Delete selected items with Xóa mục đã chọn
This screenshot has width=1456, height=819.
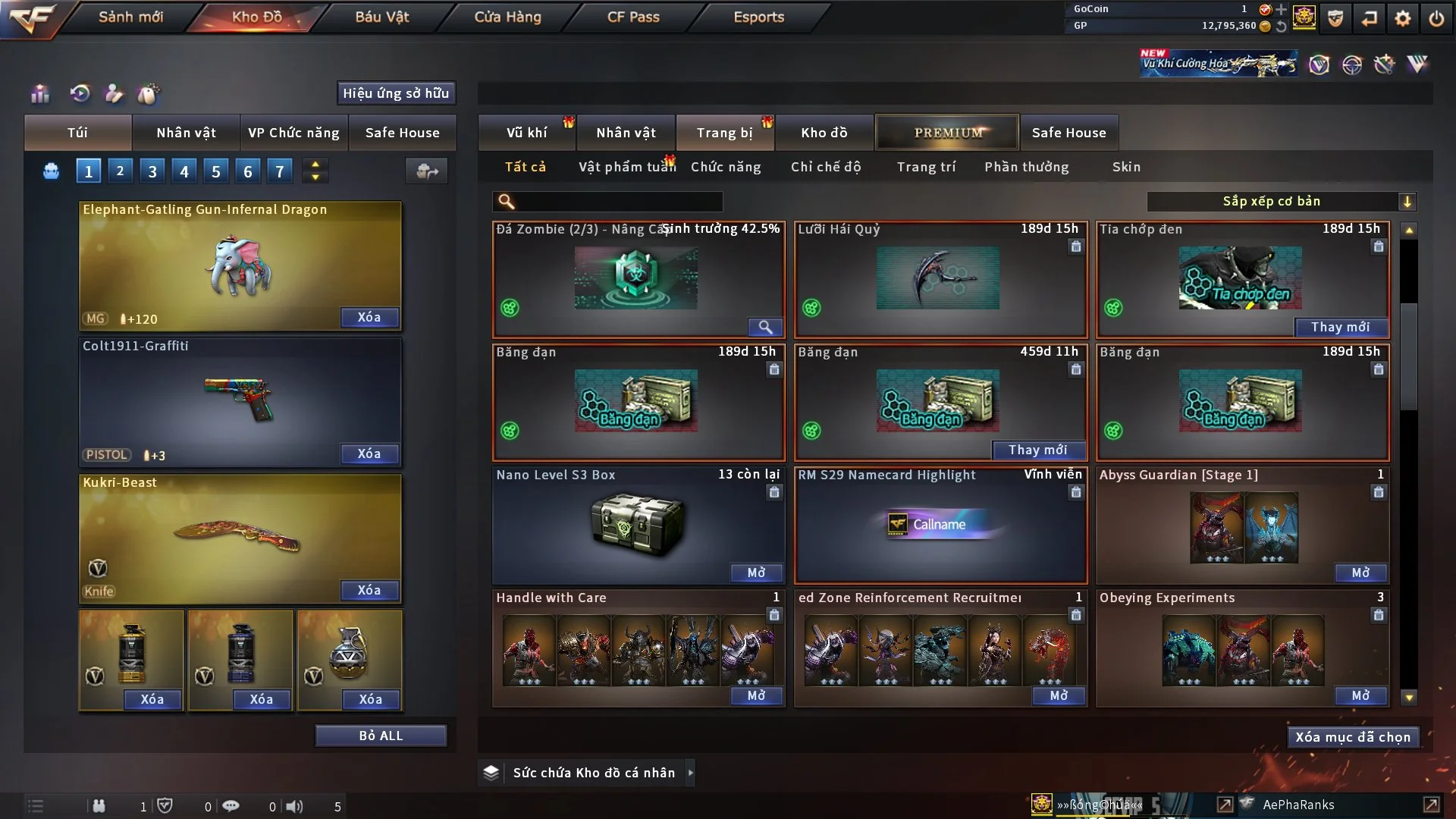click(x=1352, y=738)
